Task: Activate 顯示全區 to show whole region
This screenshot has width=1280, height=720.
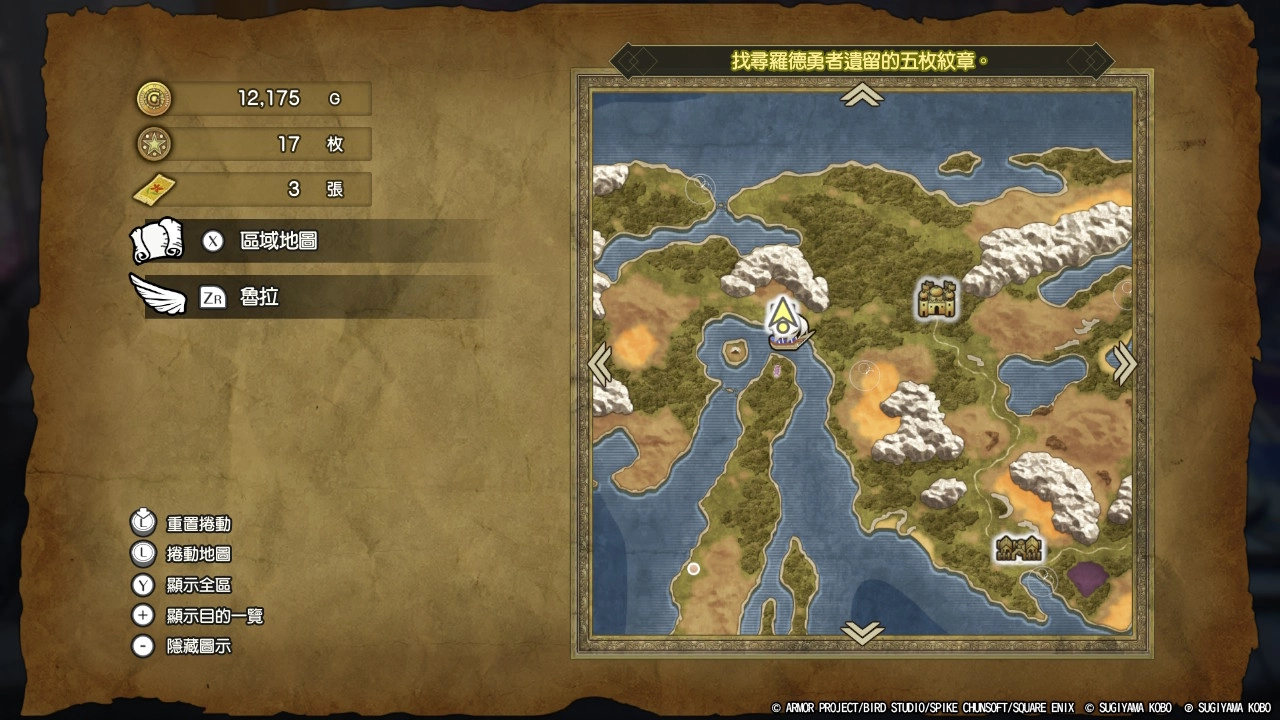Action: 198,585
